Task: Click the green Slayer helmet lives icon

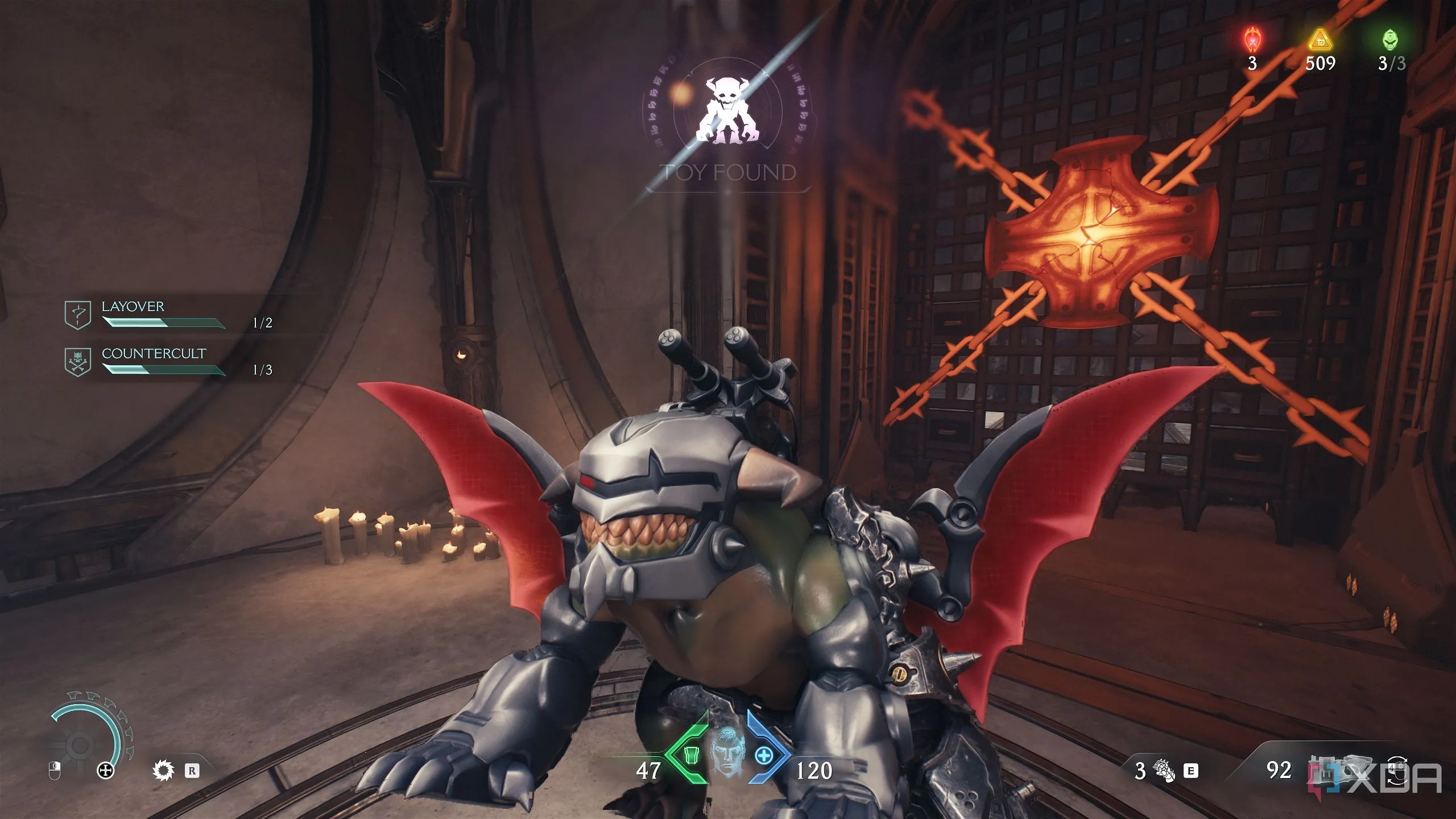Action: [1391, 40]
